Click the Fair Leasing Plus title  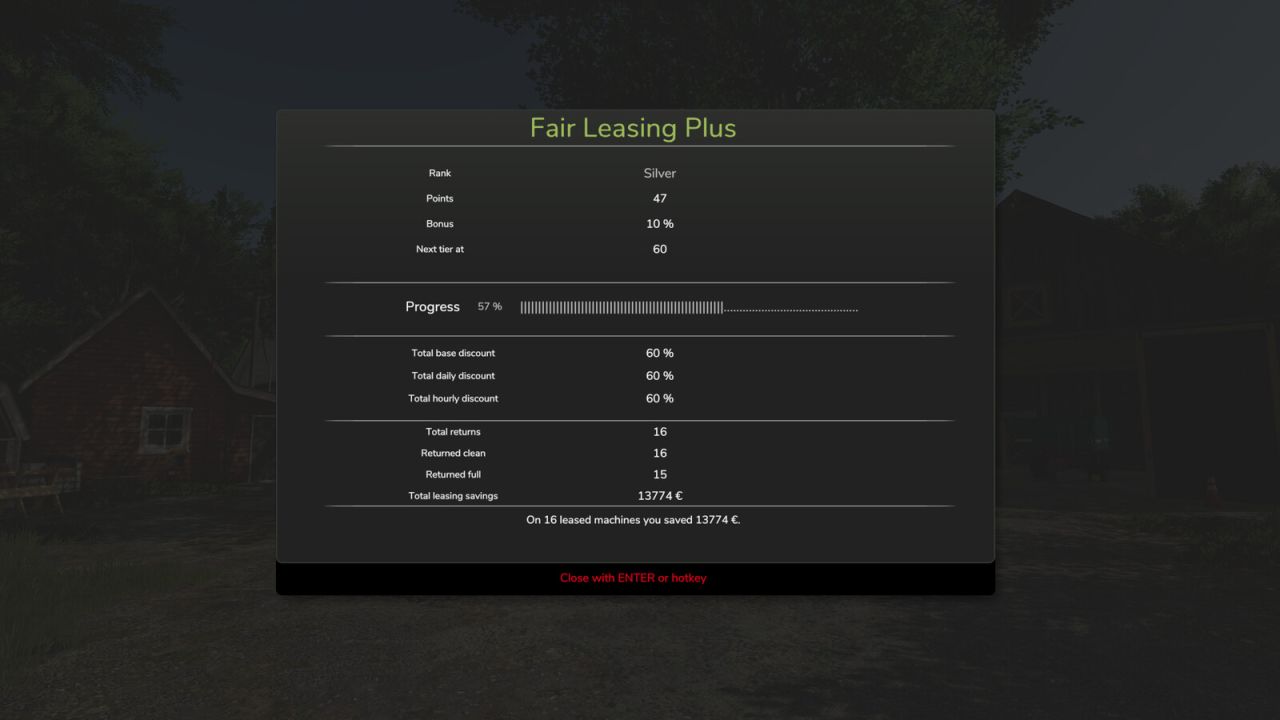pyautogui.click(x=632, y=128)
